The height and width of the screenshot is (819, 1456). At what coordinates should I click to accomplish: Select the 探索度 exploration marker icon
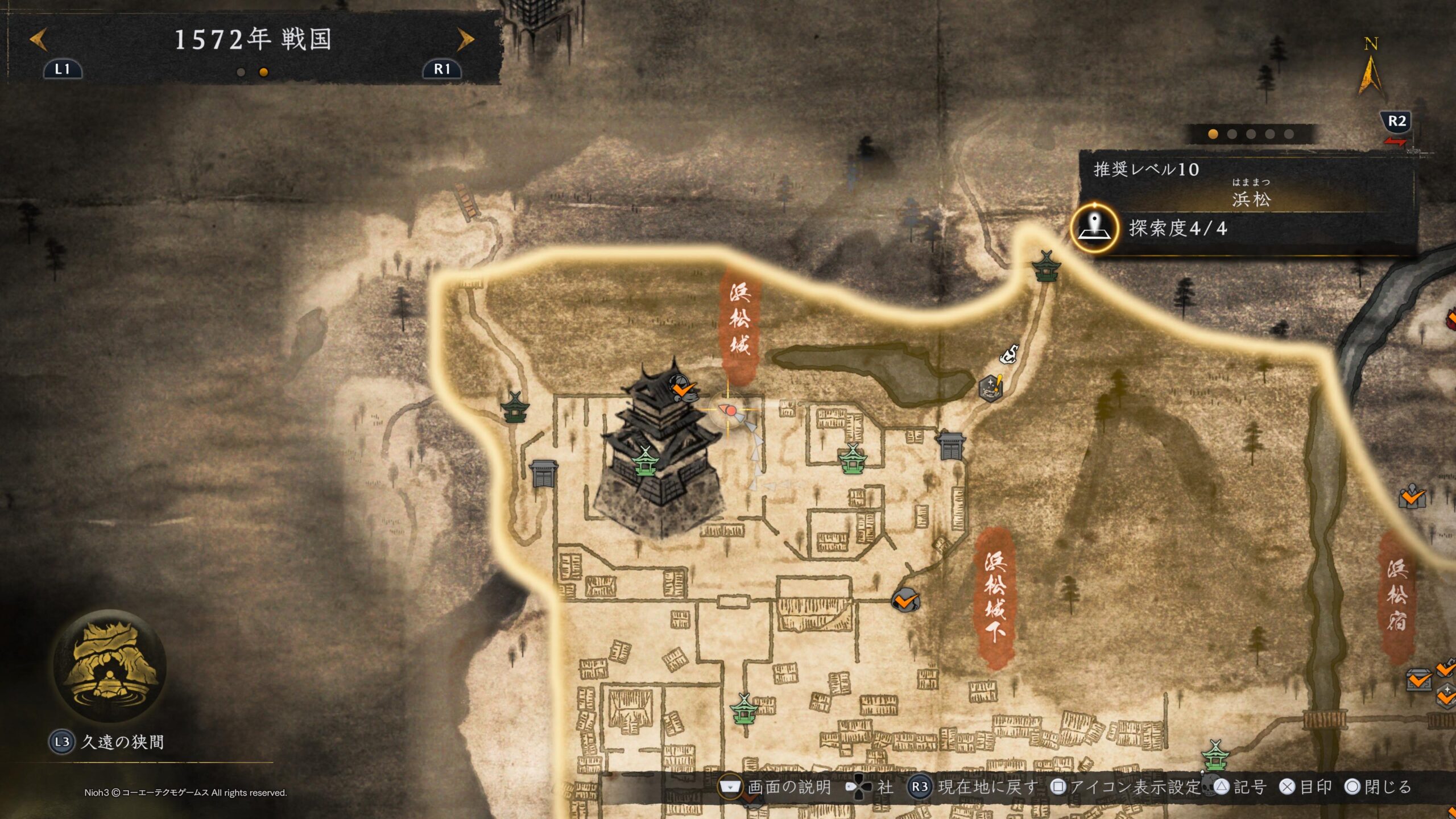1094,228
